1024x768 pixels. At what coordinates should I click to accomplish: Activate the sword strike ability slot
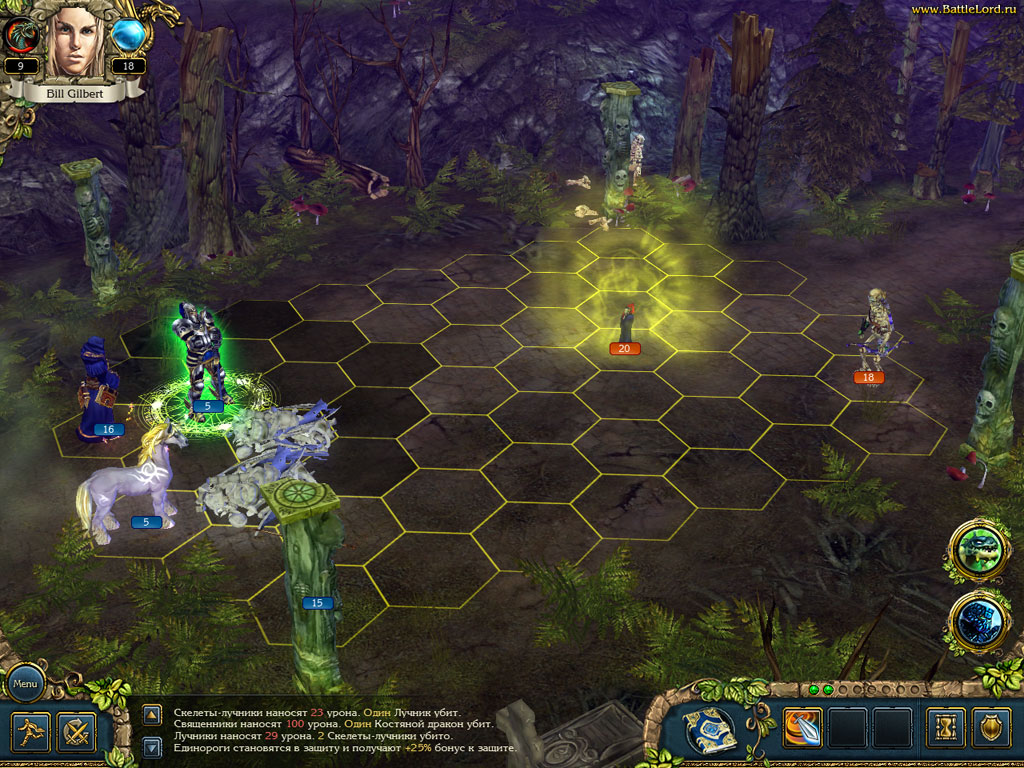tap(803, 728)
